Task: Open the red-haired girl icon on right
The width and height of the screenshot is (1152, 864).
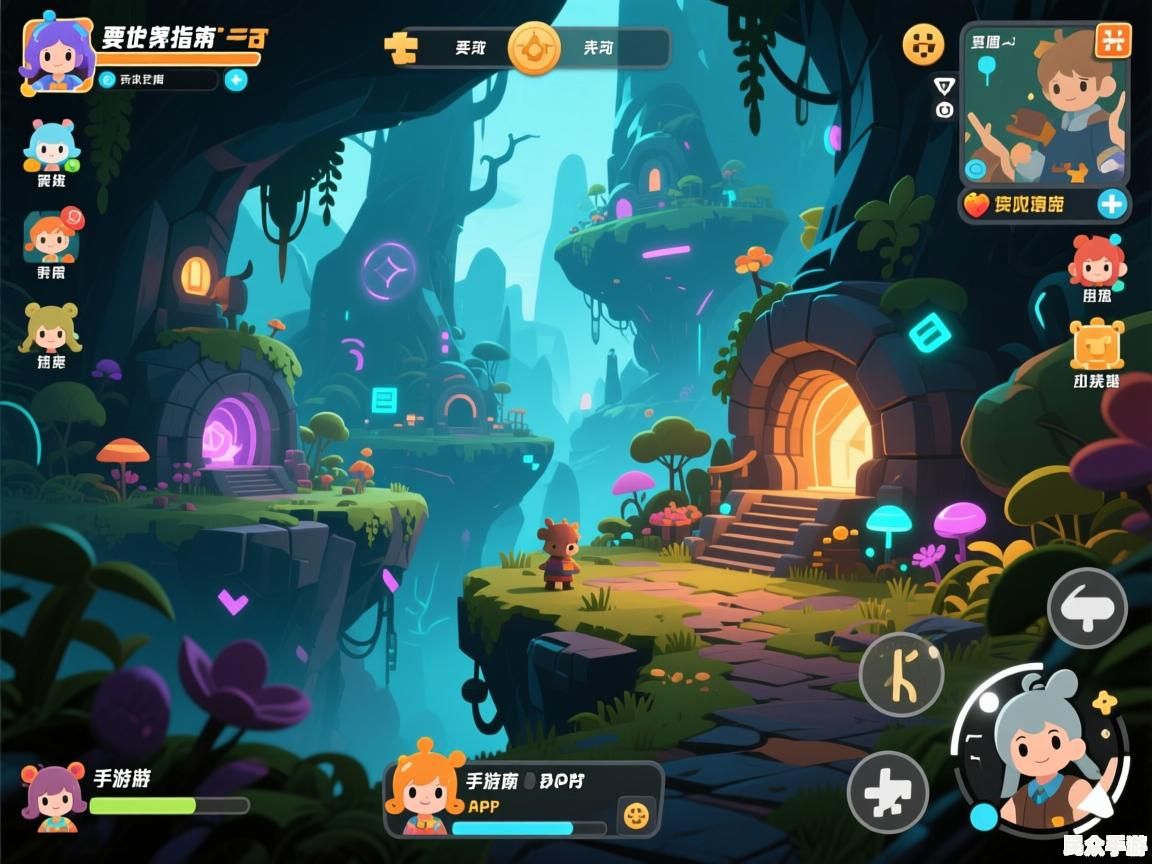Action: tap(1096, 262)
